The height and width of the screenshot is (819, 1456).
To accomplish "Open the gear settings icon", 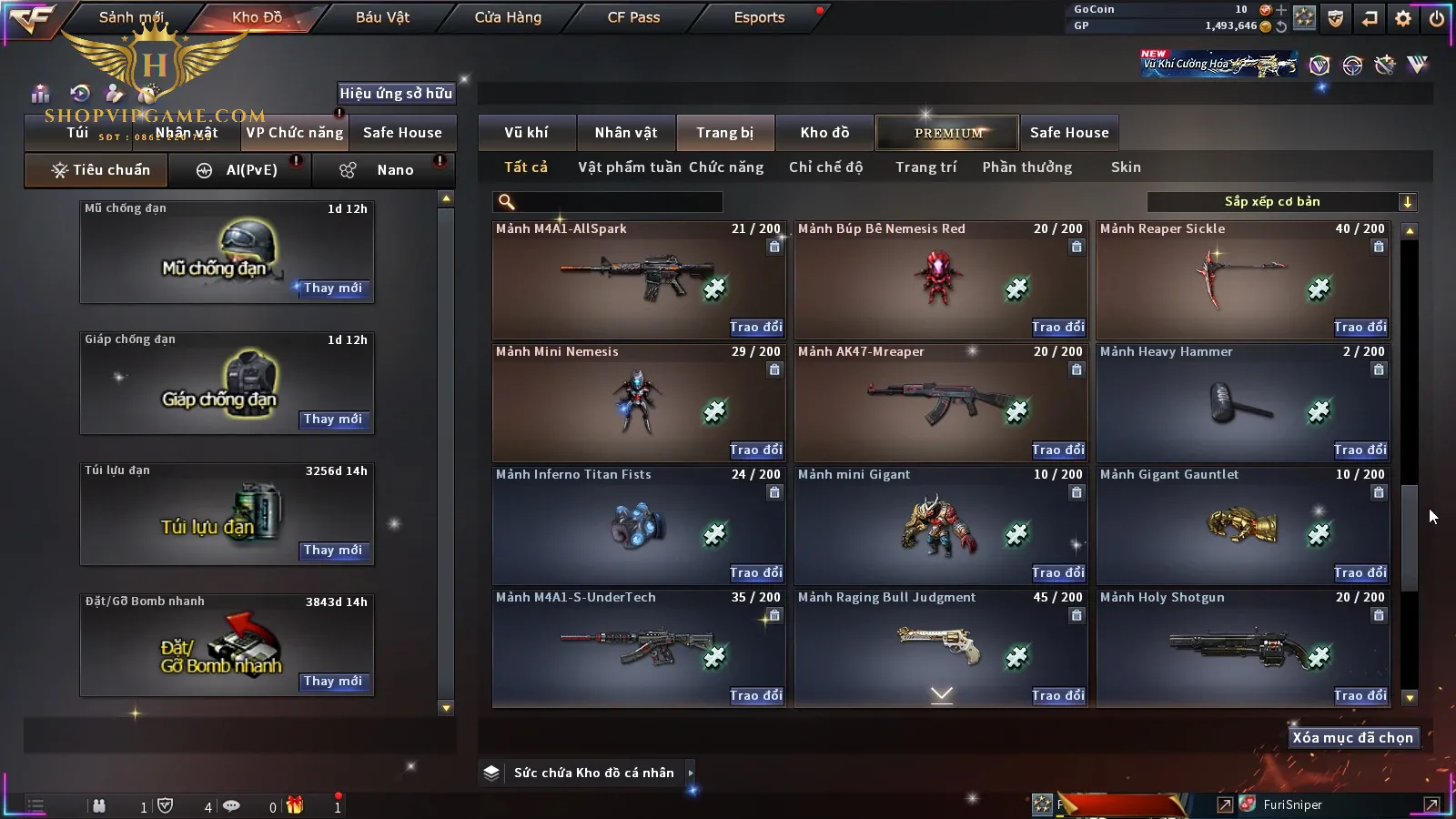I will click(x=1403, y=18).
